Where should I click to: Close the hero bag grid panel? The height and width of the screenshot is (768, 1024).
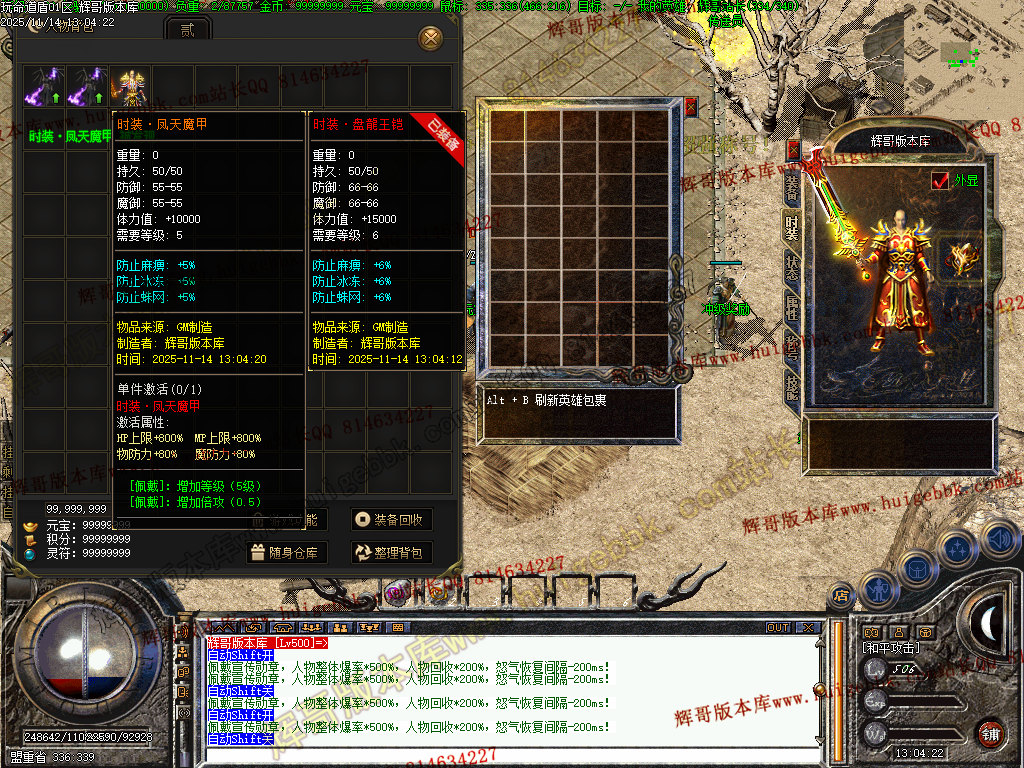[x=690, y=106]
